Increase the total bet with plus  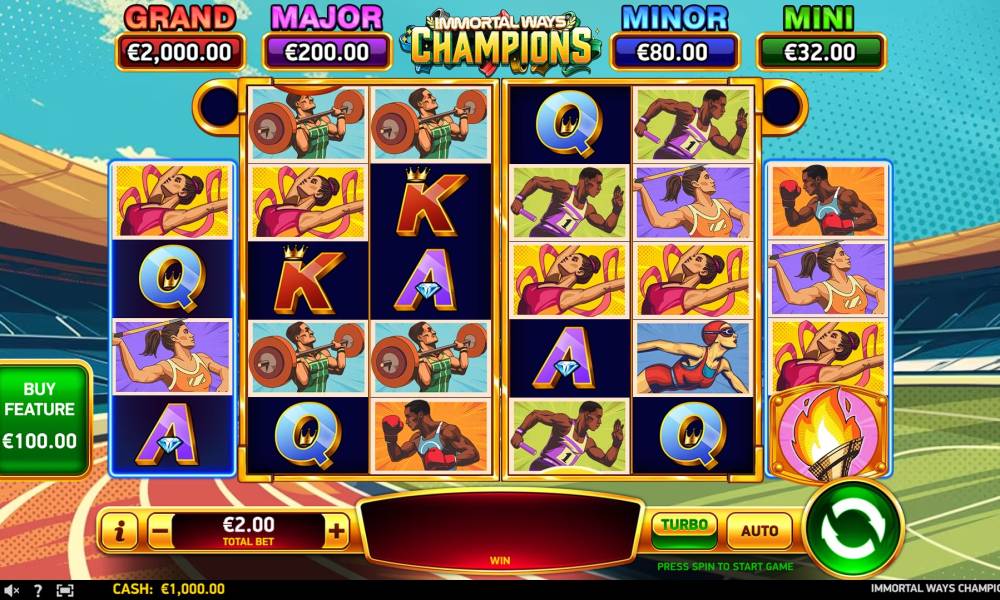(337, 532)
